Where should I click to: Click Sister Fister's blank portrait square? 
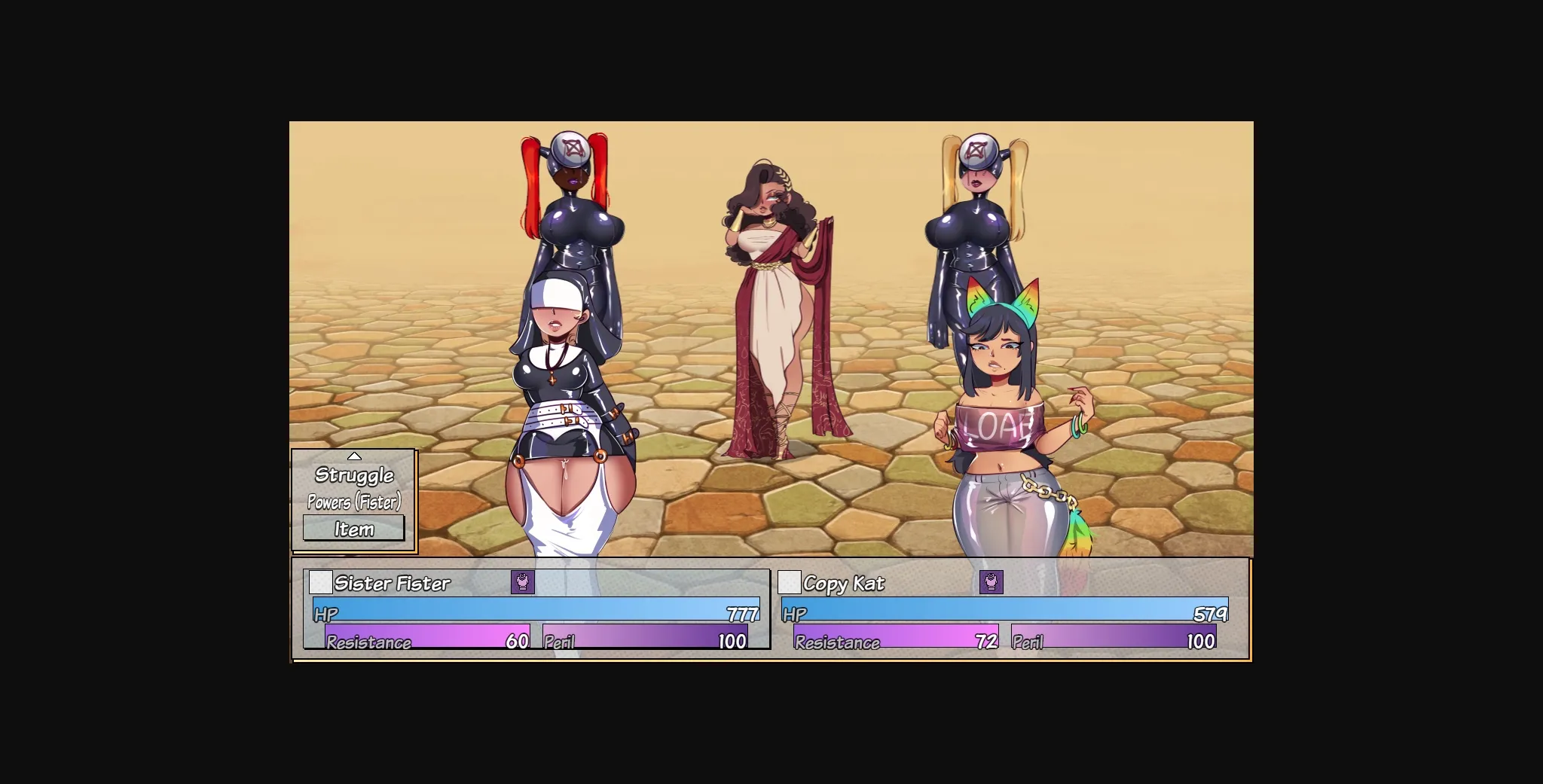click(x=321, y=582)
